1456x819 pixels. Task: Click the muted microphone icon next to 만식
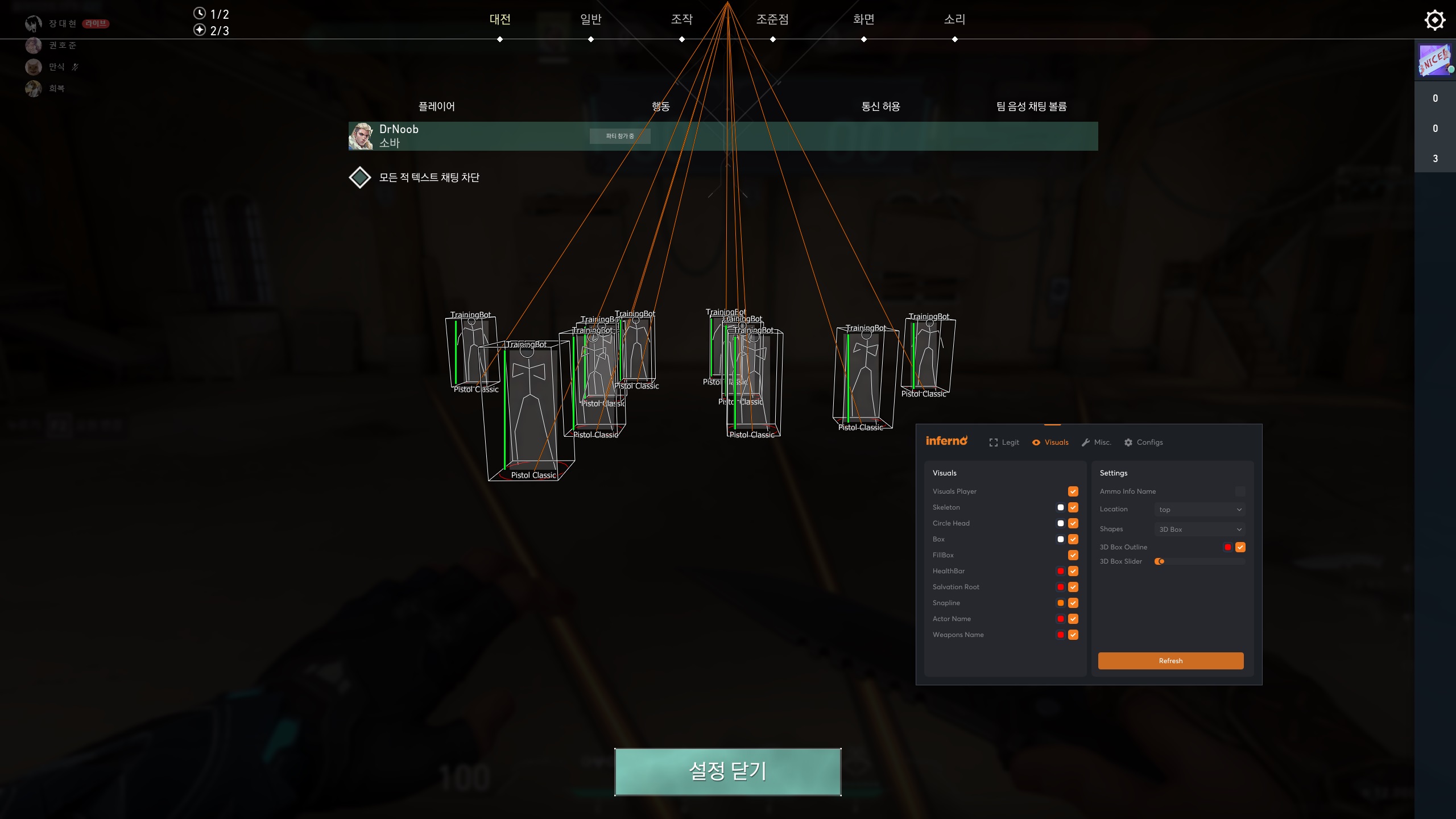point(76,67)
